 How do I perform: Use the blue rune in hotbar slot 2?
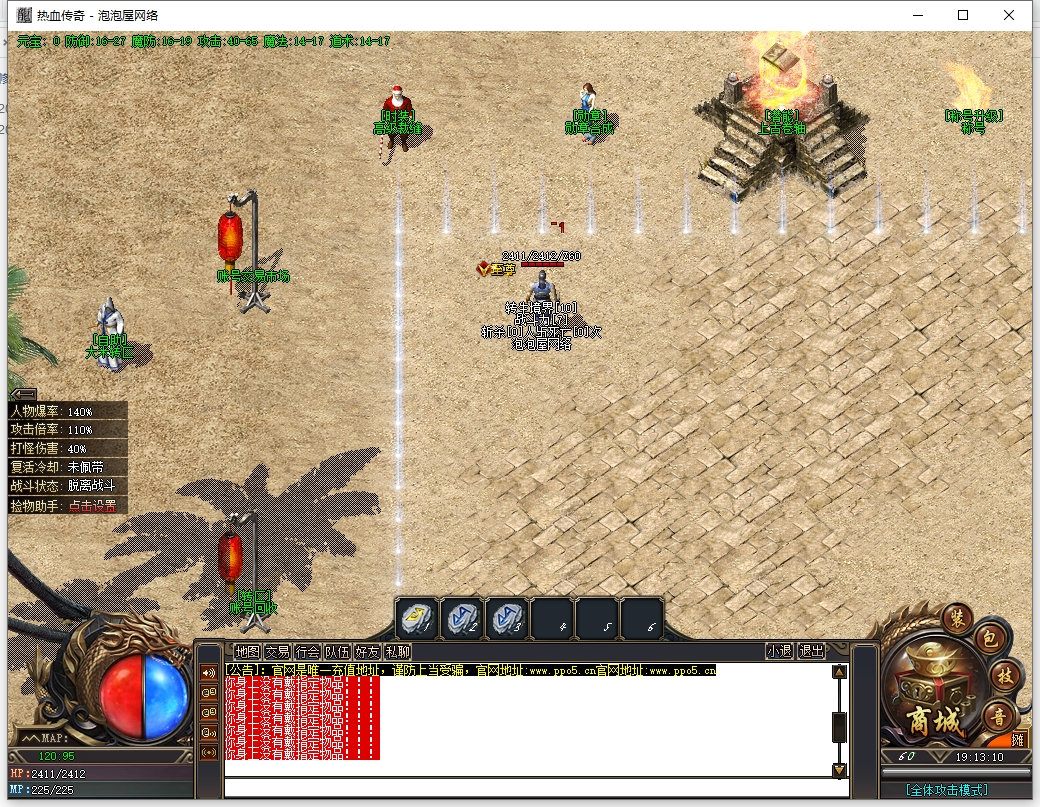pos(461,618)
